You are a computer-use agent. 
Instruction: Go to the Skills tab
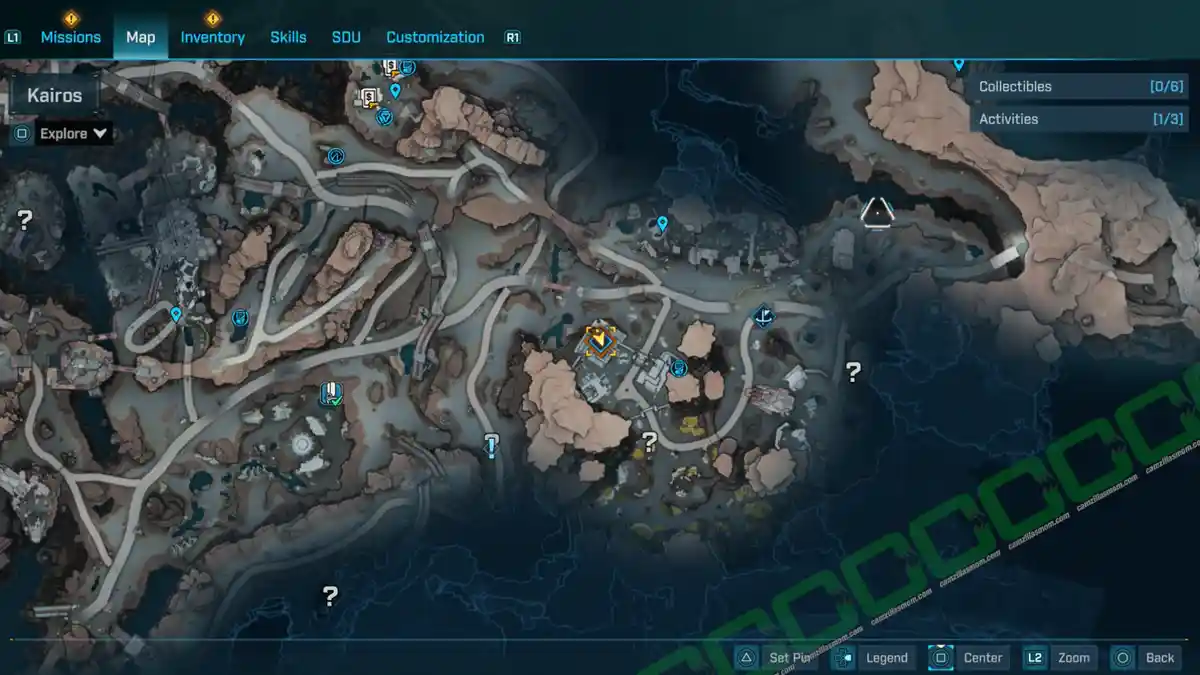pos(288,37)
